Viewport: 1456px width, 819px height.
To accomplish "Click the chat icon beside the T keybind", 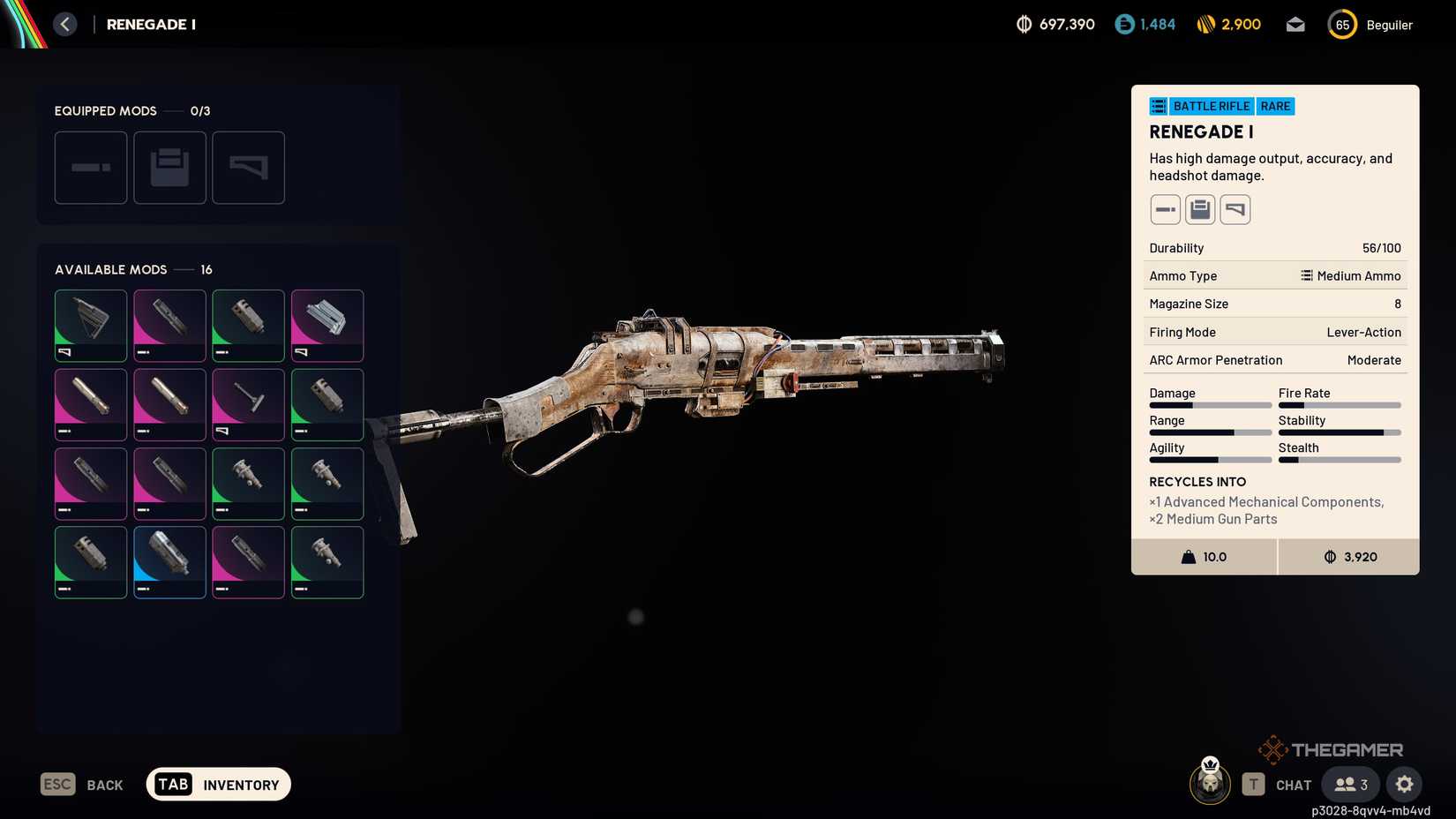I will click(x=1293, y=784).
